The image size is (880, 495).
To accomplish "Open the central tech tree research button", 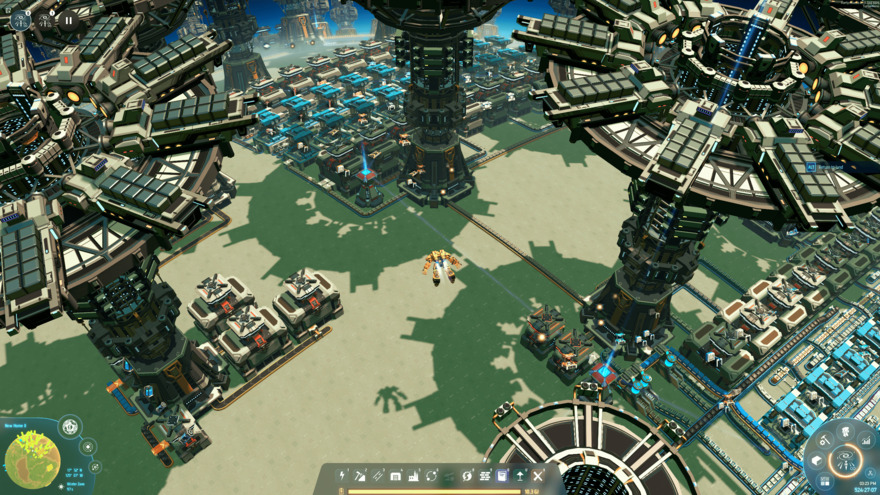I will pos(846,461).
